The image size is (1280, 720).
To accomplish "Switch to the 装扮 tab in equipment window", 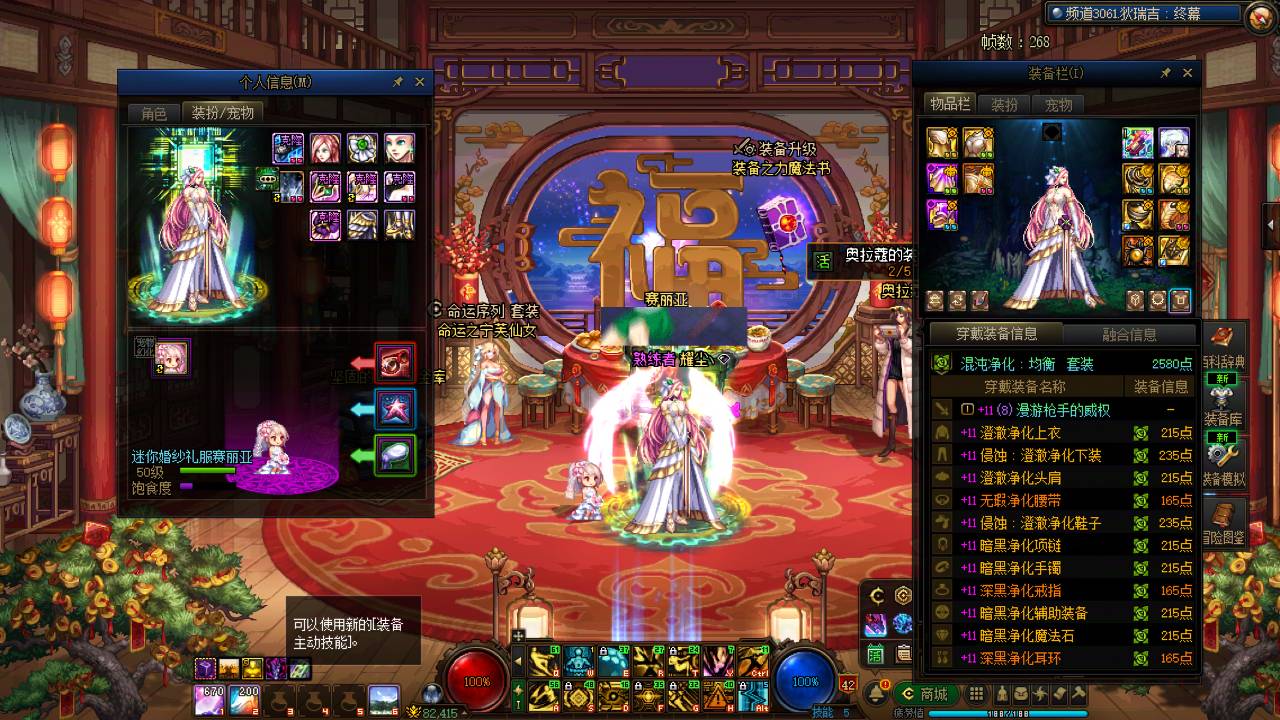I will pyautogui.click(x=1004, y=104).
